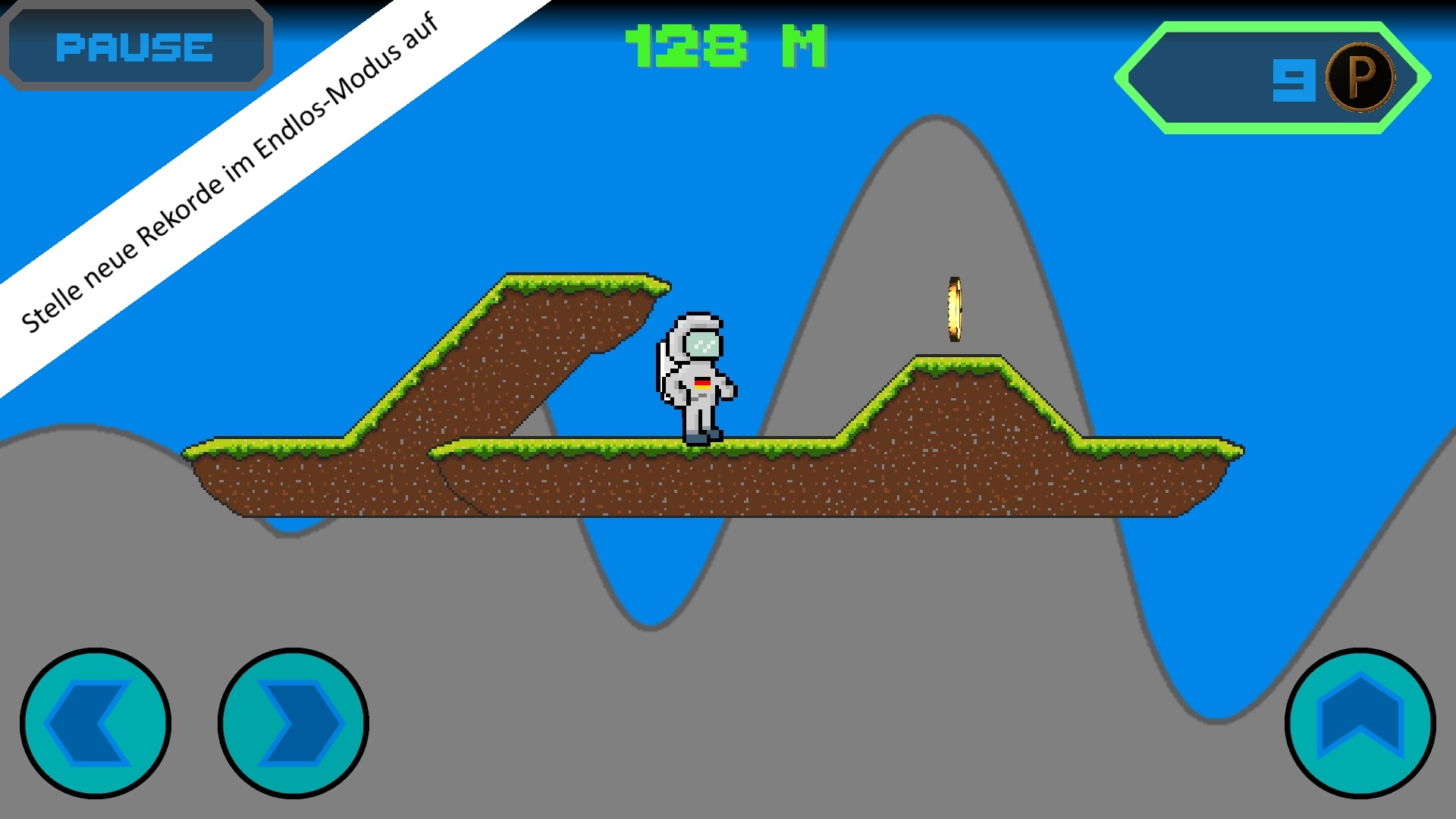Open the Pause menu
Viewport: 1456px width, 819px height.
(x=133, y=48)
